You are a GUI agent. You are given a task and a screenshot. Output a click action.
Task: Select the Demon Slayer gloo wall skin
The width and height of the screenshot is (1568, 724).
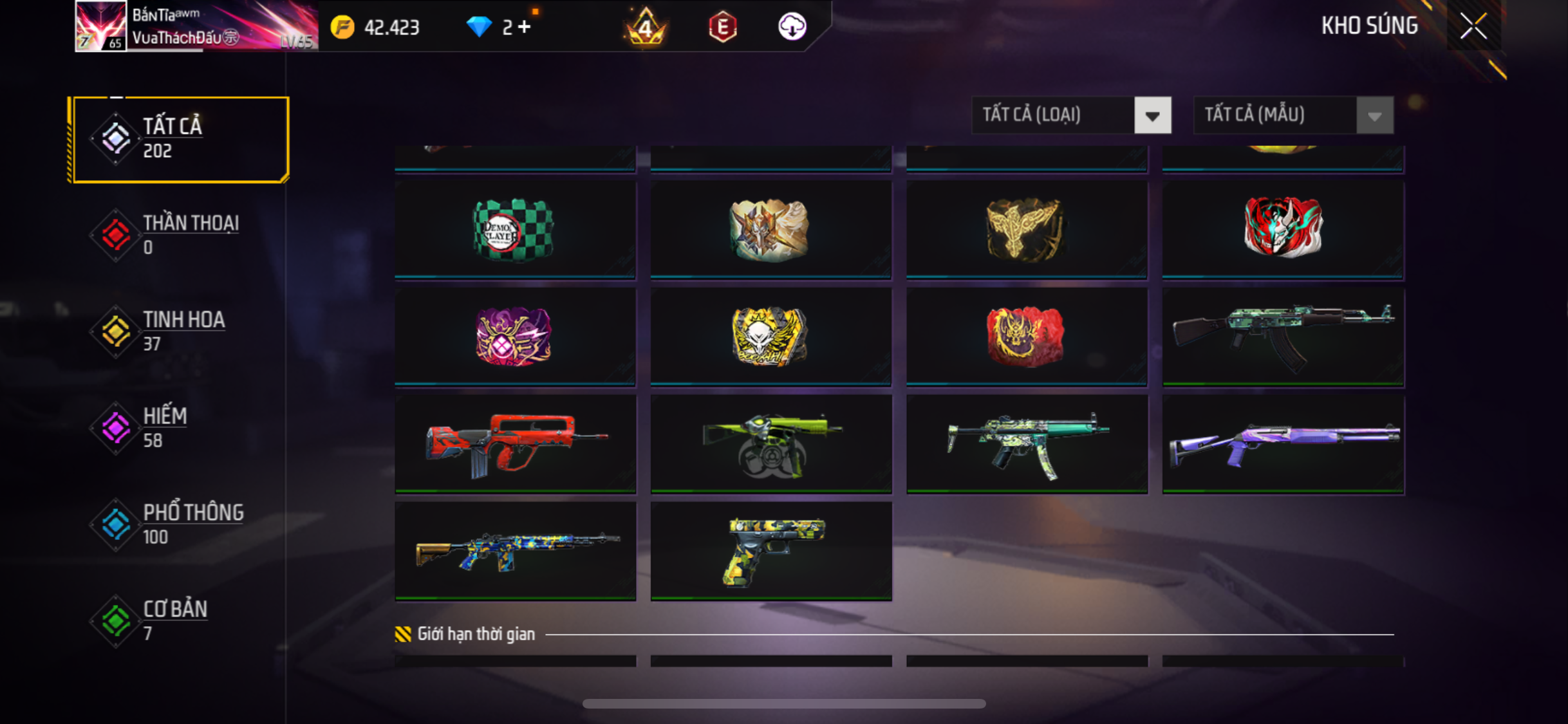[514, 230]
